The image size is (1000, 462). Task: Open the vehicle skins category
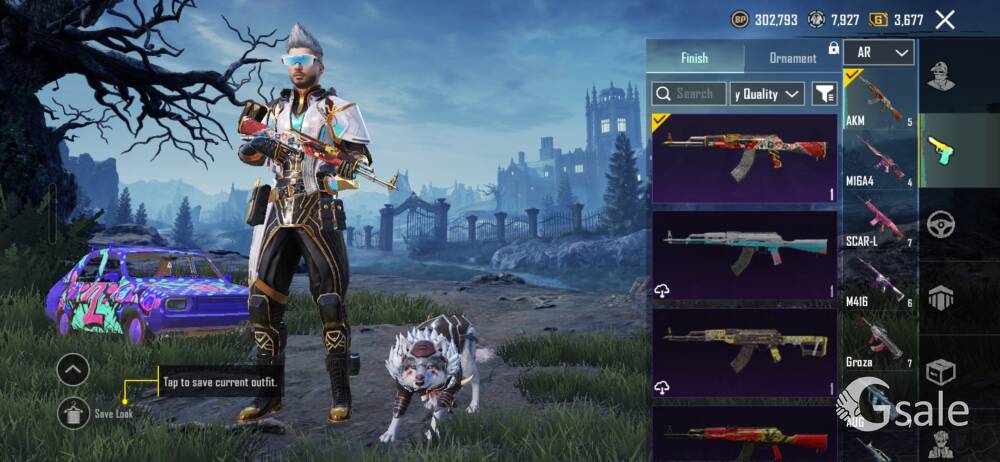click(x=940, y=224)
